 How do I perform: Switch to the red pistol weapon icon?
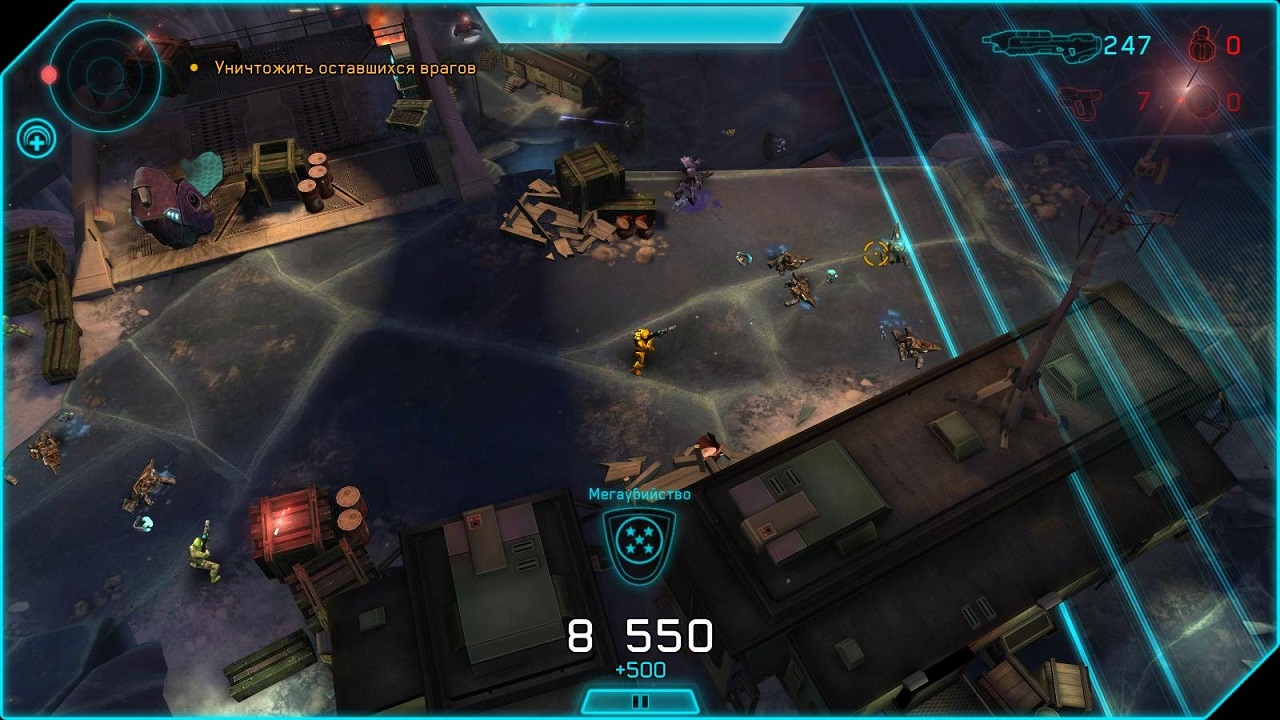pos(1080,102)
